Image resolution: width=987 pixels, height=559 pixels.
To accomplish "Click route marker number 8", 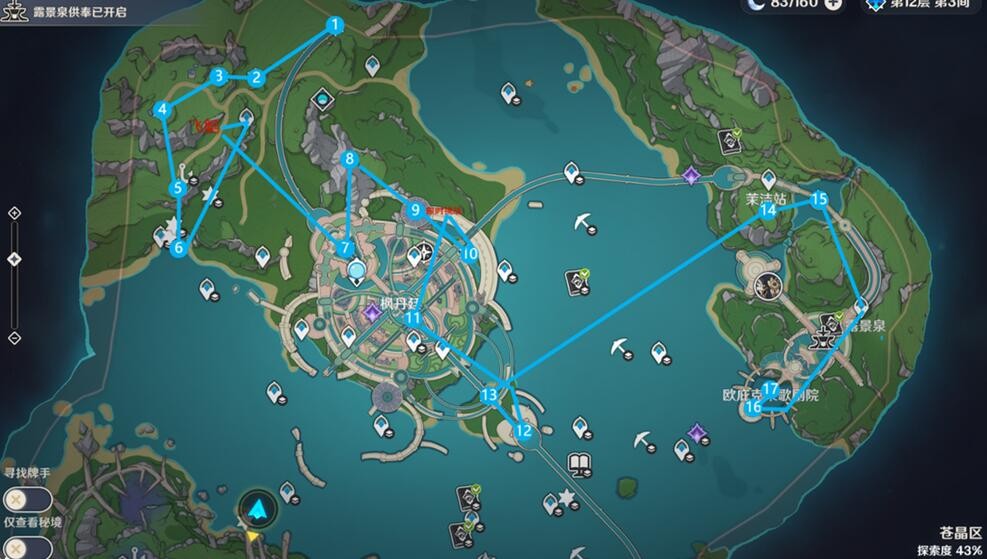I will 349,158.
